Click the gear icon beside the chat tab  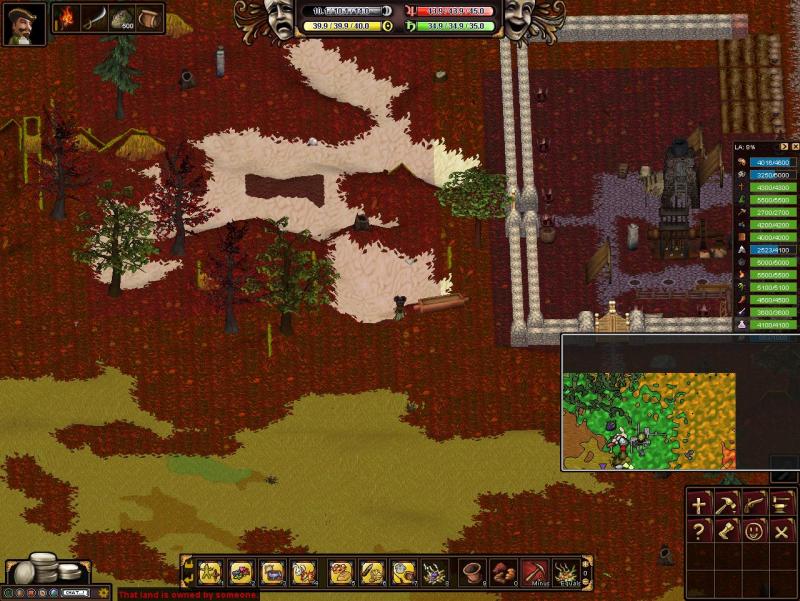(103, 593)
